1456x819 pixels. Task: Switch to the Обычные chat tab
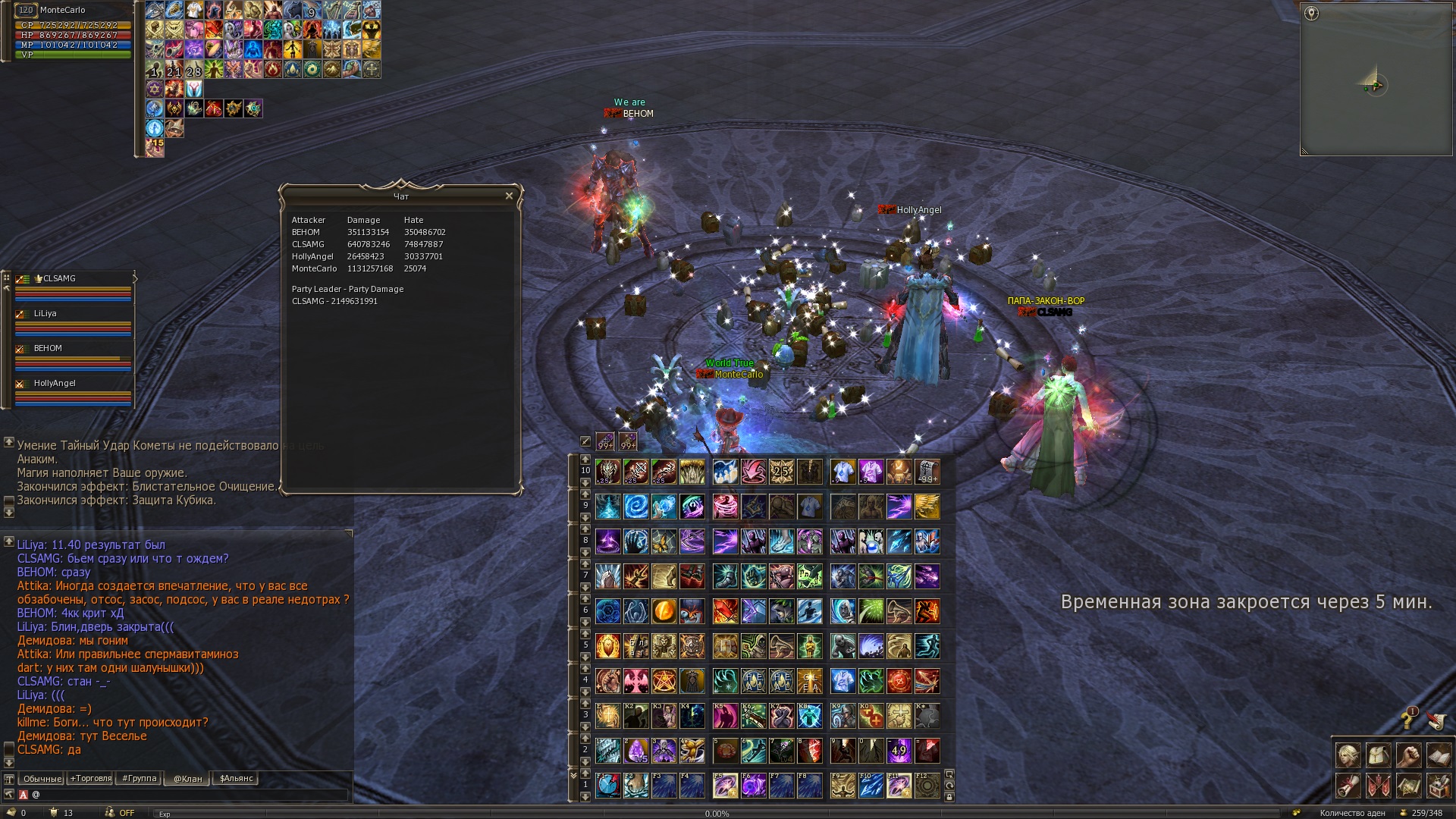42,779
